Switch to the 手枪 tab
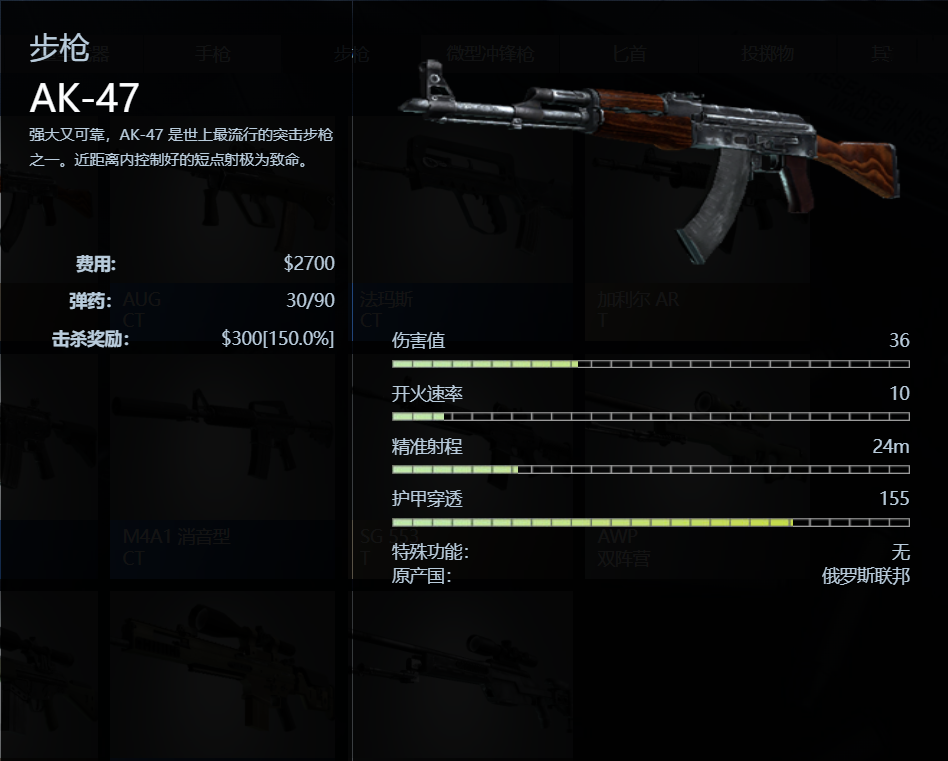This screenshot has width=948, height=761. (x=212, y=54)
